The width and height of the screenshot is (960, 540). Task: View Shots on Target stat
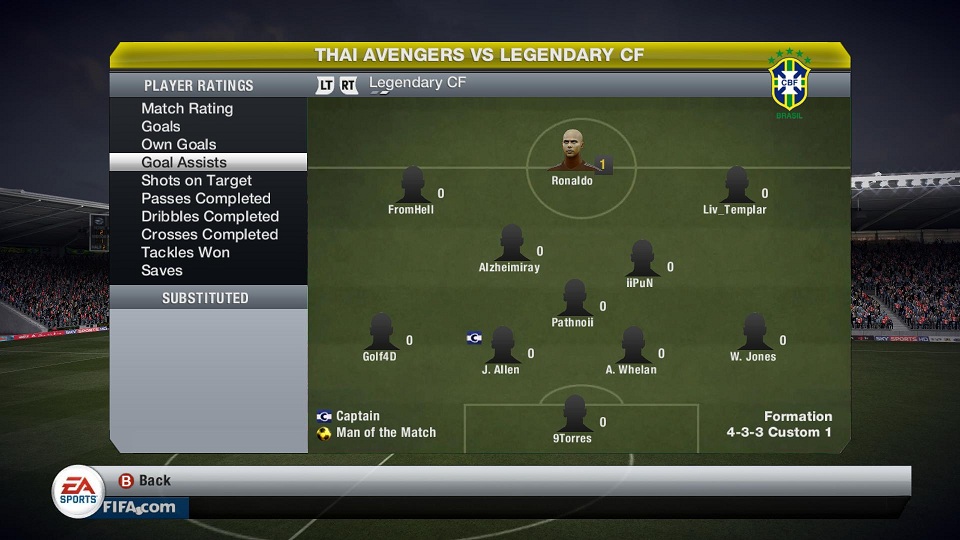click(x=196, y=180)
